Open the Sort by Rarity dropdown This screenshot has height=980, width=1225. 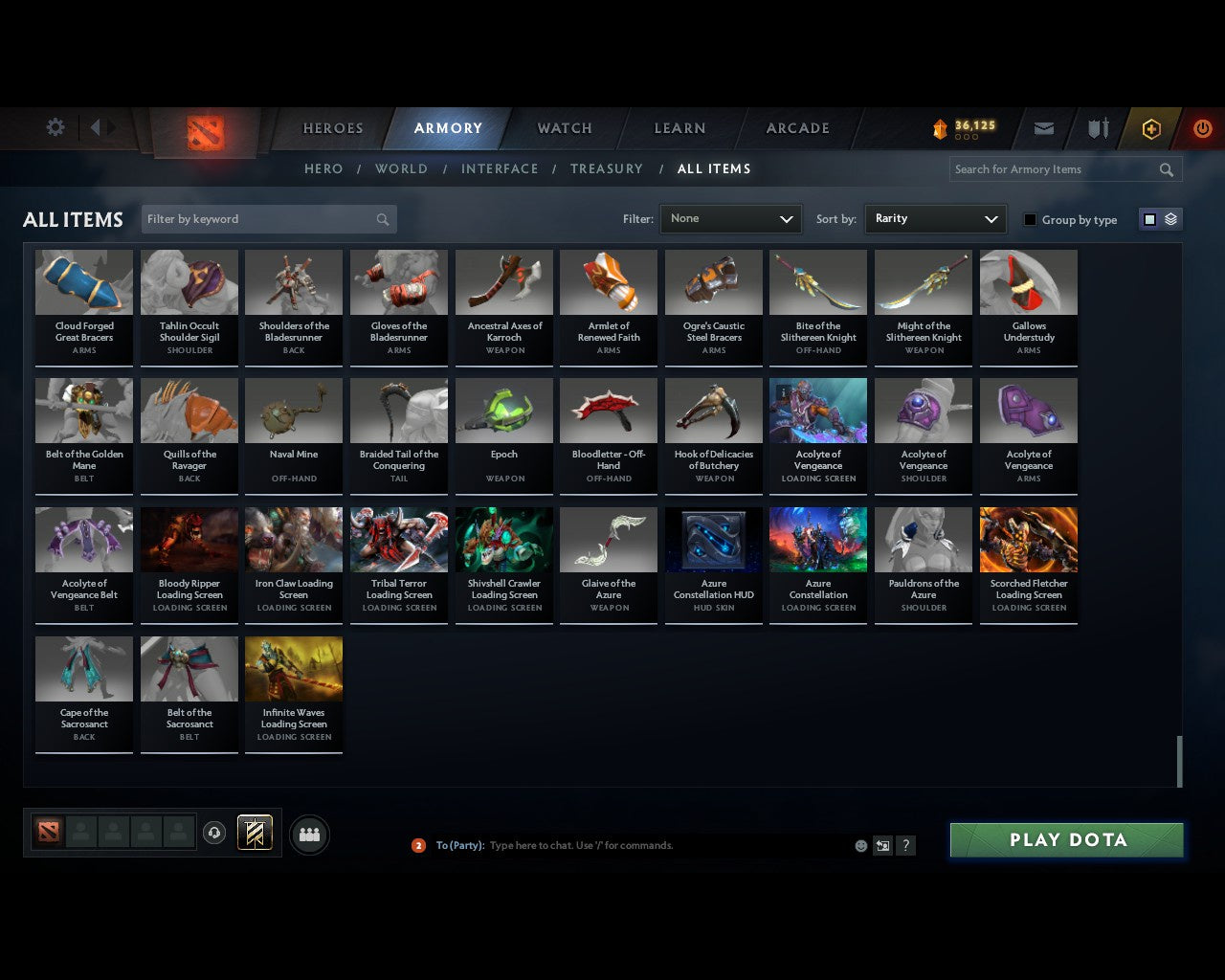pos(935,218)
